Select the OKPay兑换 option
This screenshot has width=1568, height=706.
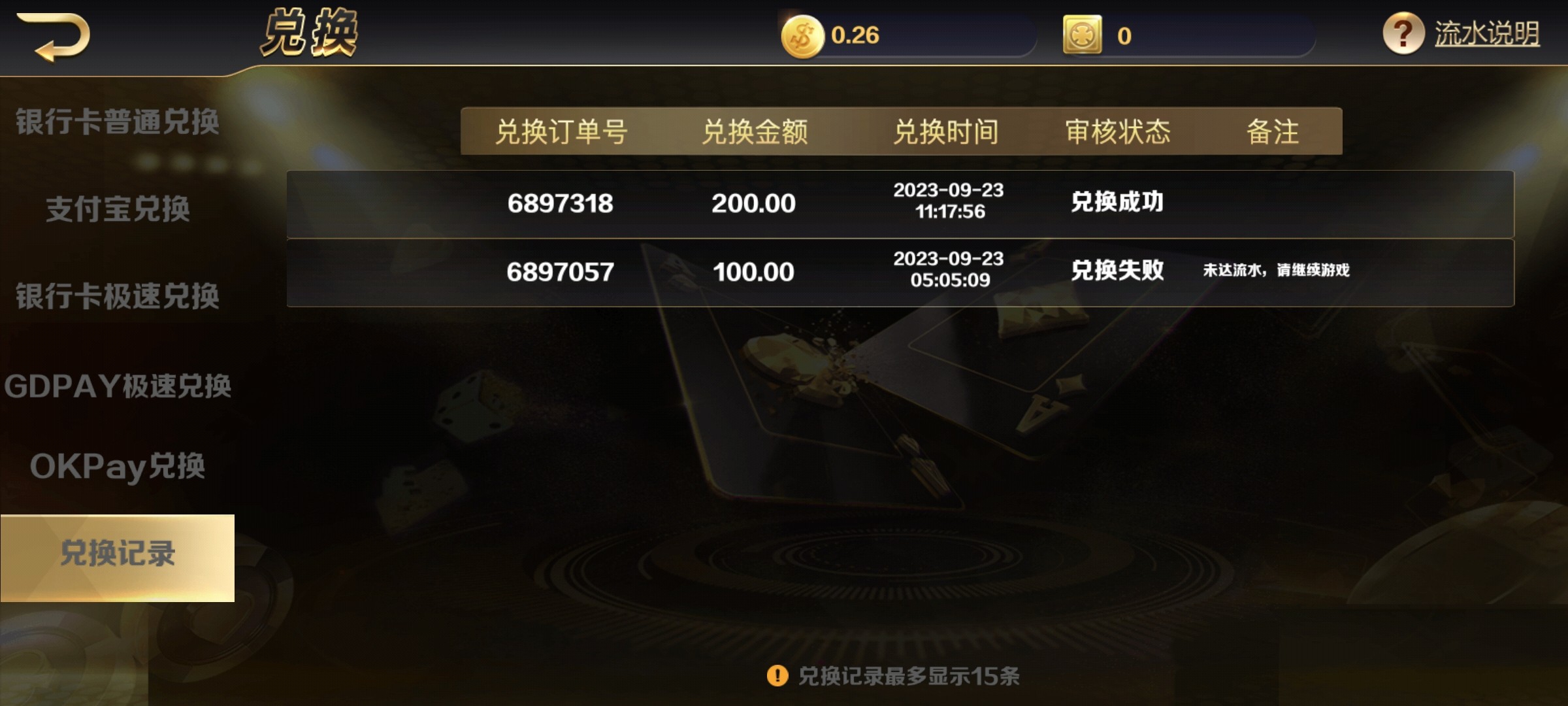point(118,467)
